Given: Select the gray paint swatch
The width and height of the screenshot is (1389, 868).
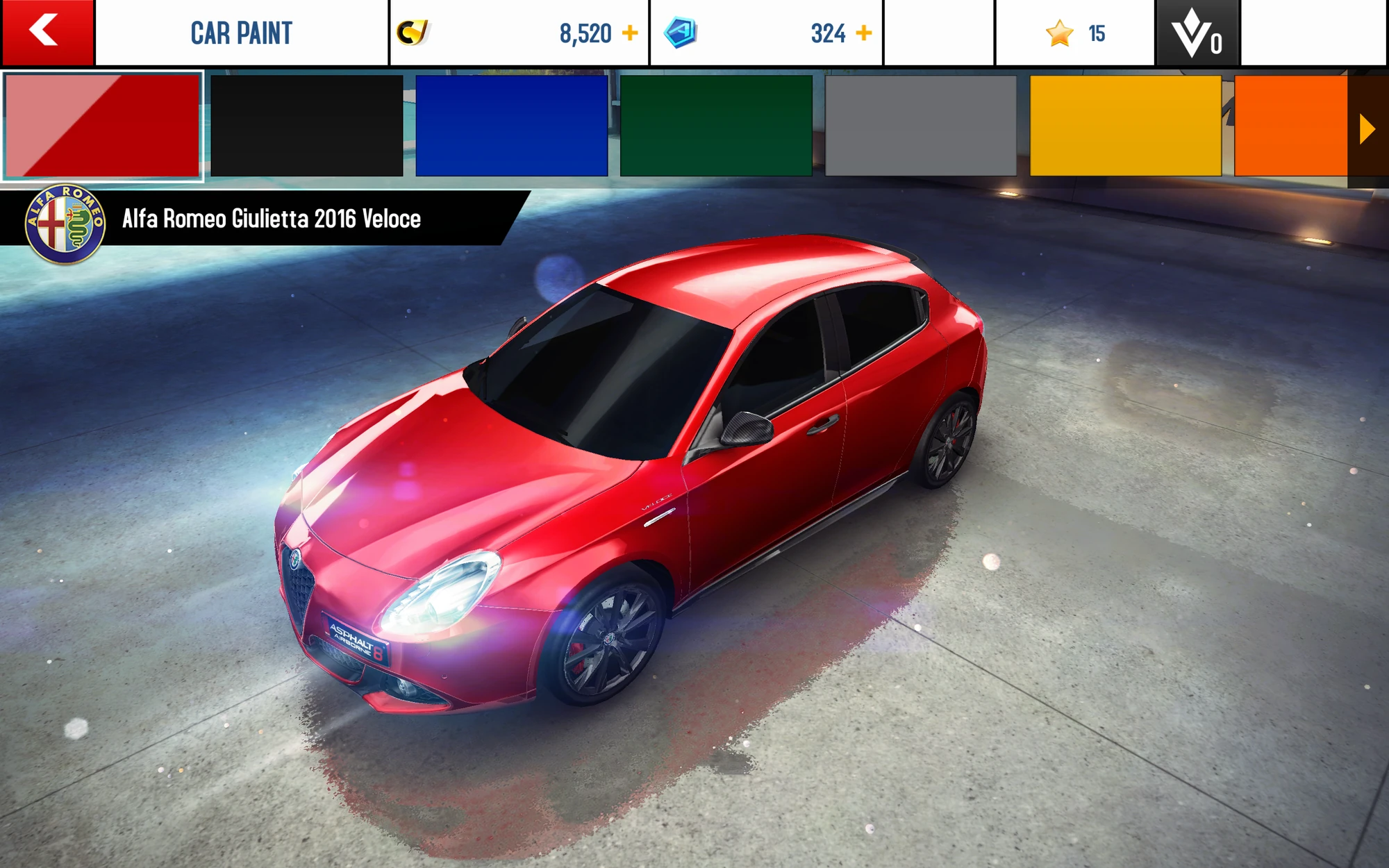Looking at the screenshot, I should (921, 126).
